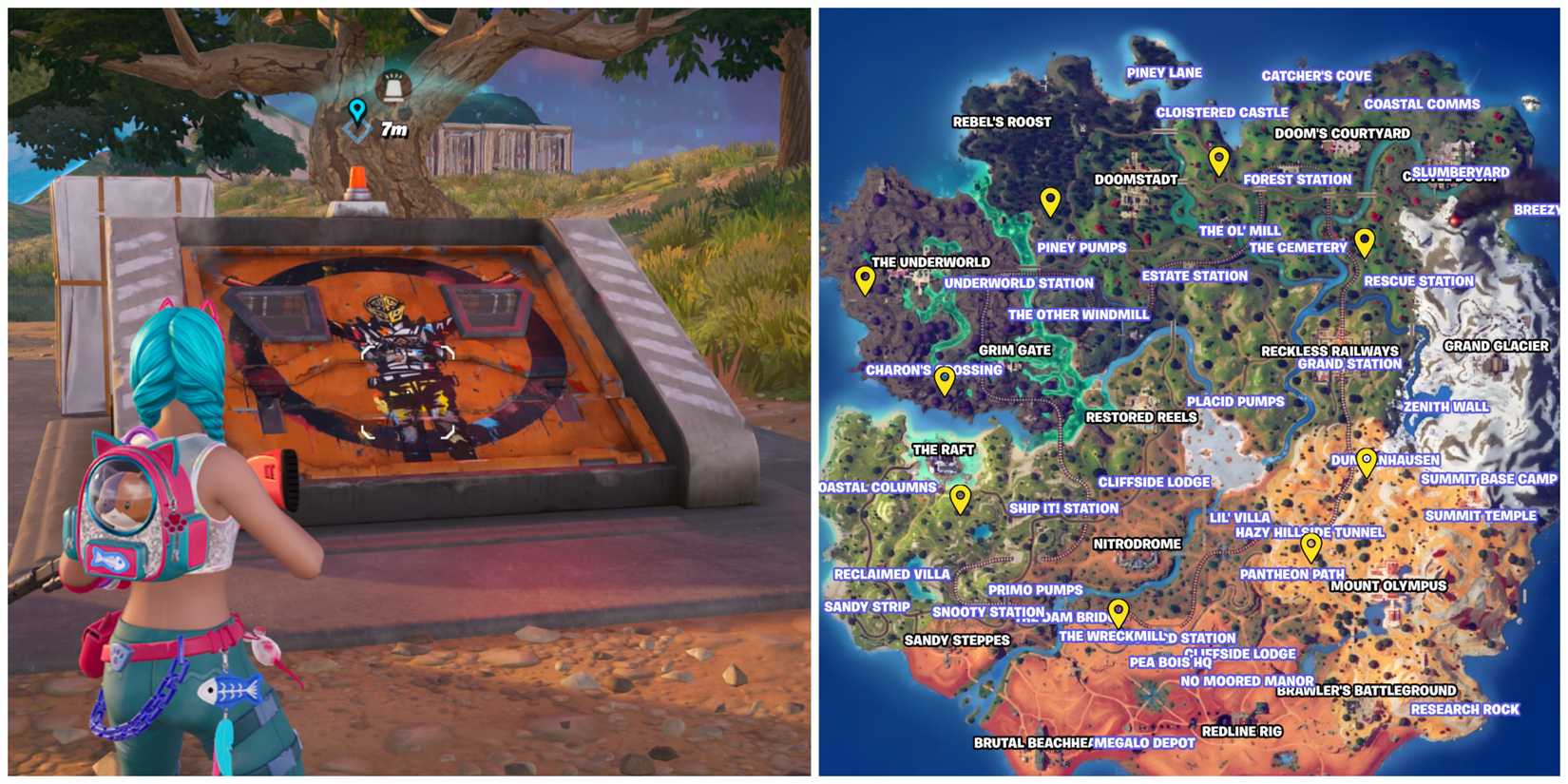Select the pin above The Wreckmill
Viewport: 1568px width, 784px height.
(x=1119, y=610)
